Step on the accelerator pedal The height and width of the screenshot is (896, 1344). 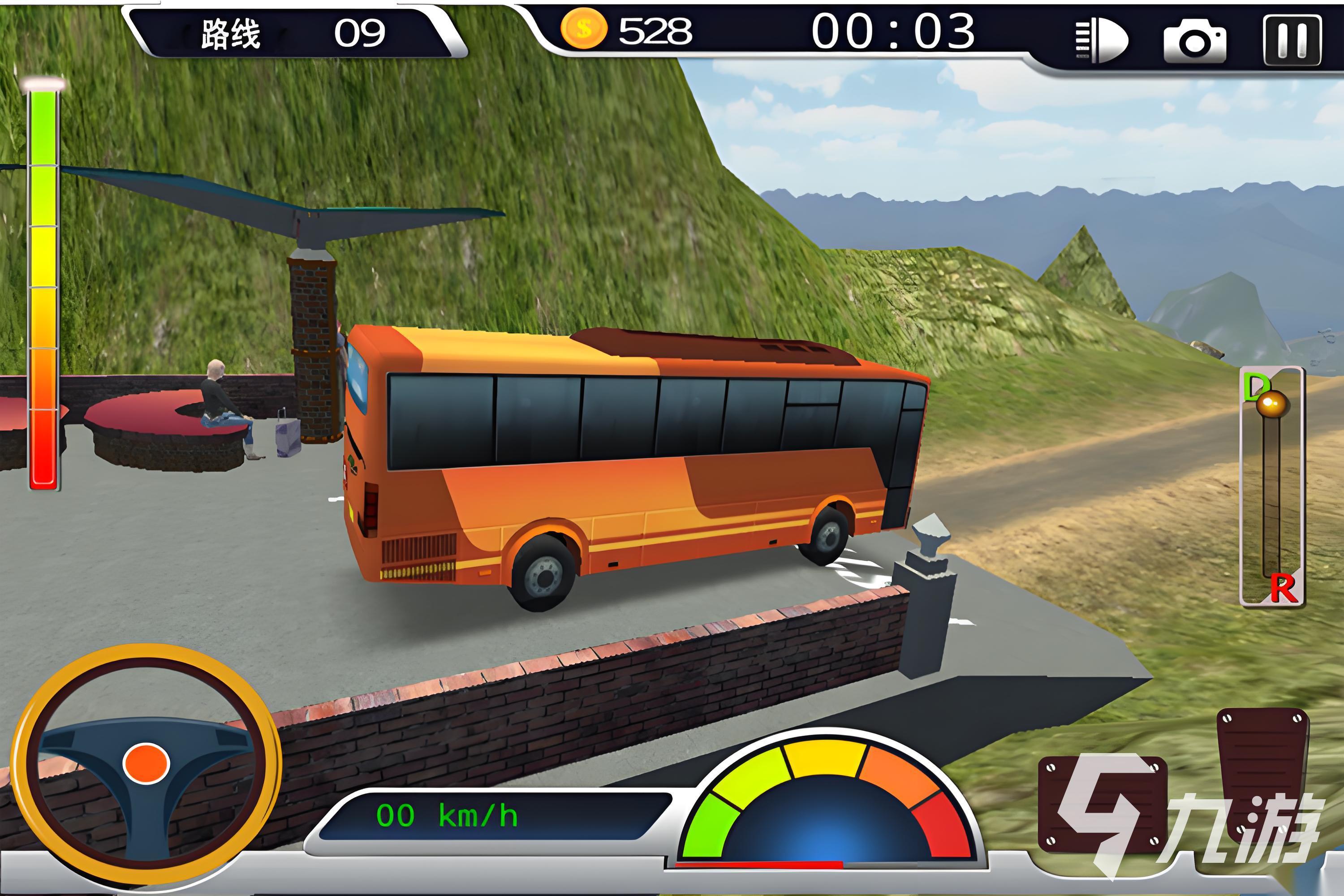(x=1262, y=771)
